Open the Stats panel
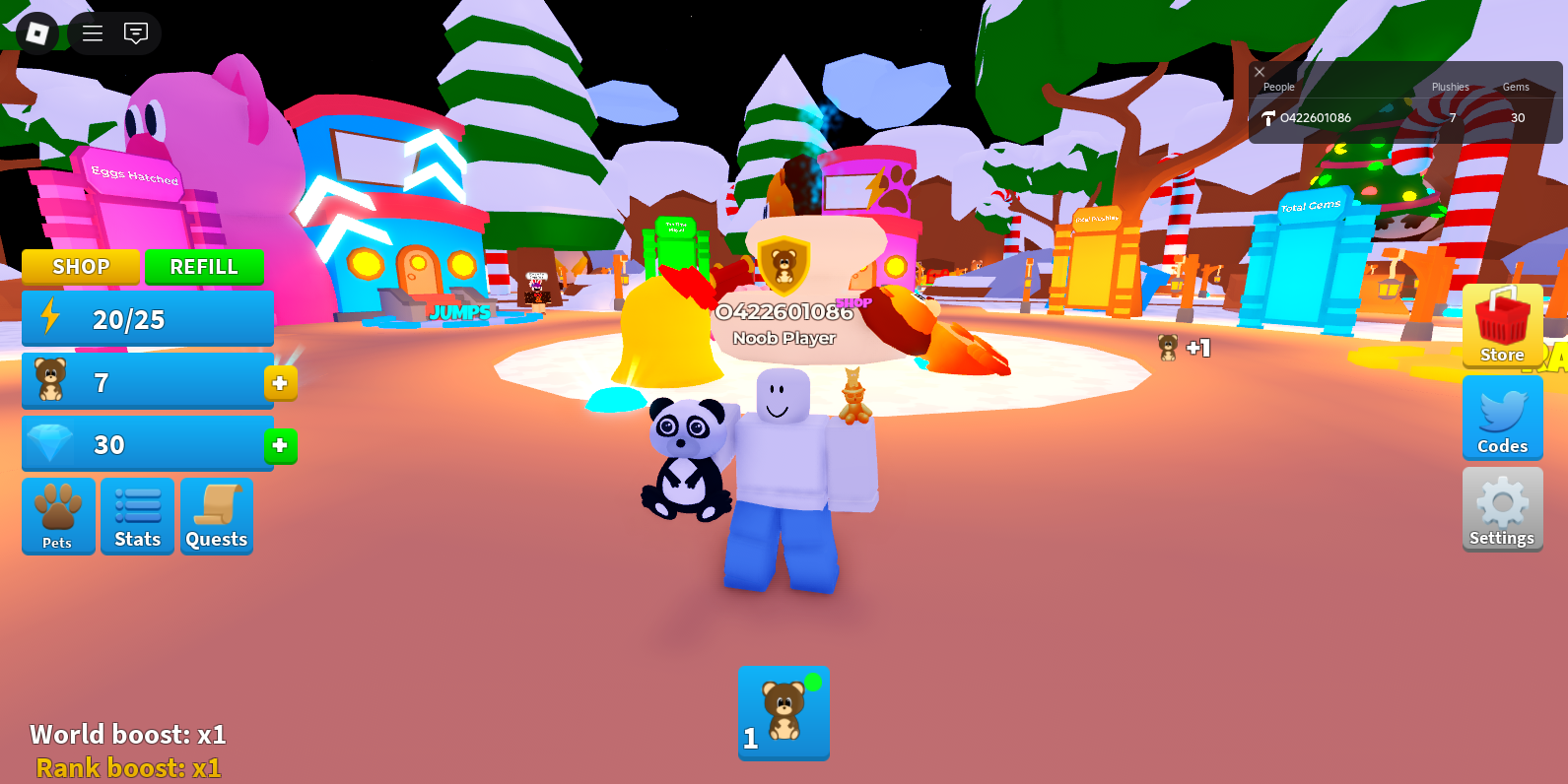This screenshot has height=784, width=1568. point(137,516)
